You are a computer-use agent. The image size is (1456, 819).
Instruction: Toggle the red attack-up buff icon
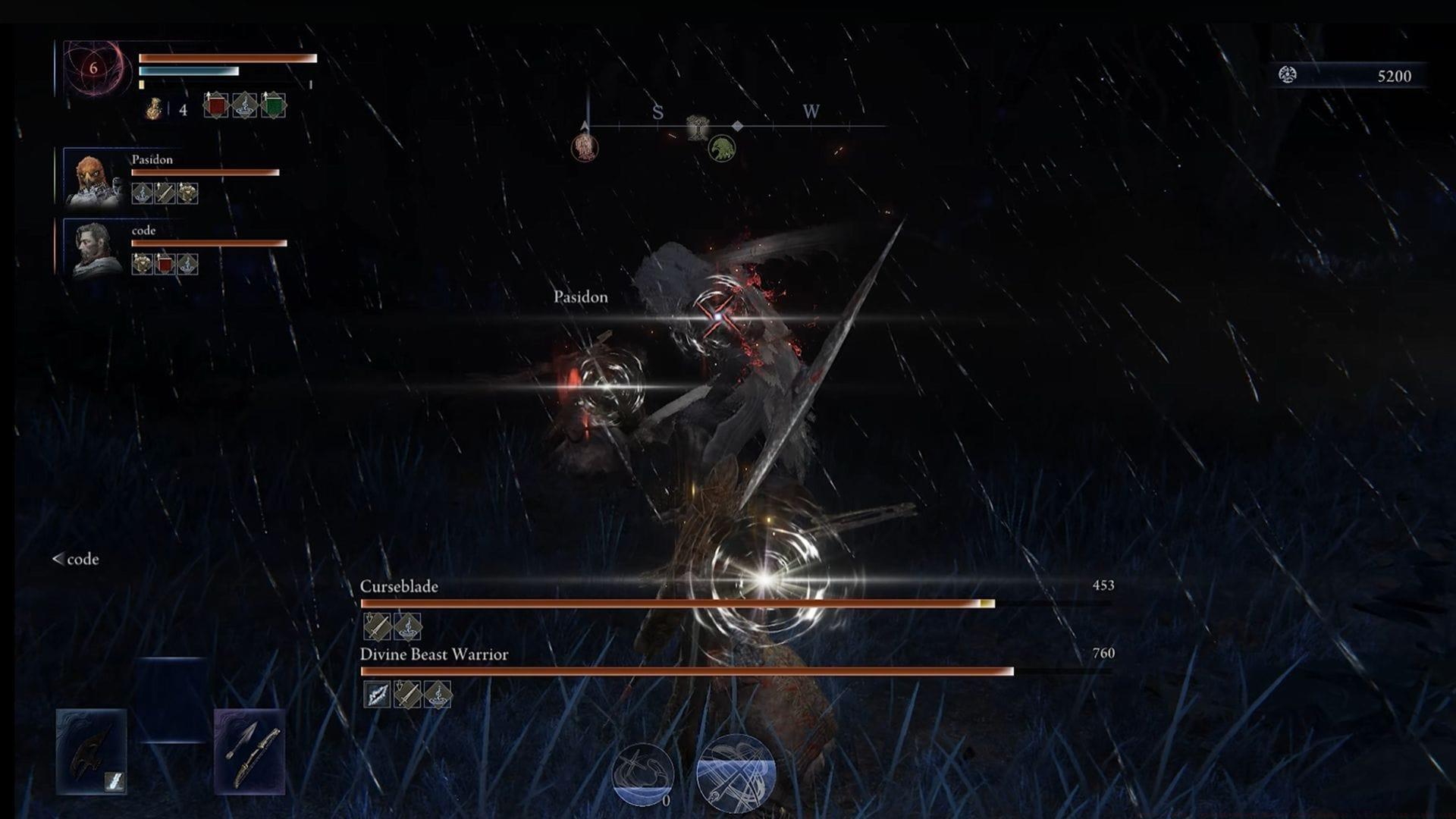tap(217, 106)
